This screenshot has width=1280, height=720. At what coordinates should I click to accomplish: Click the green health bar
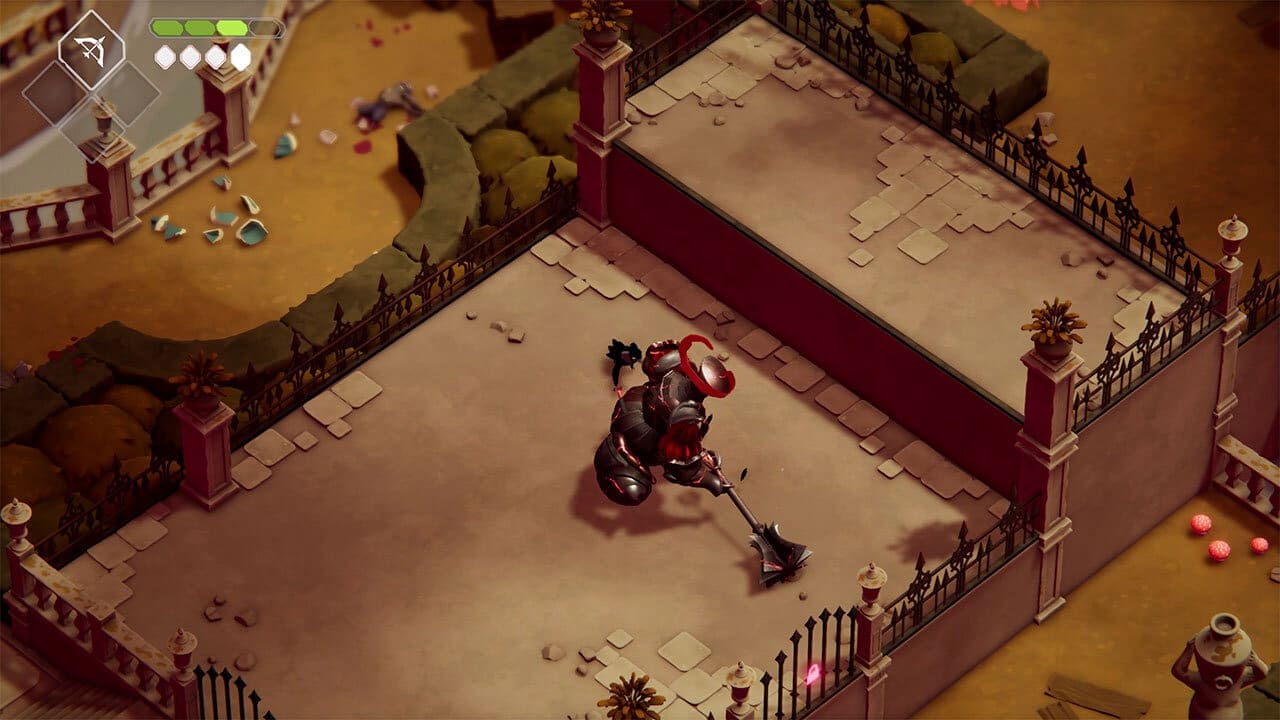[x=200, y=26]
